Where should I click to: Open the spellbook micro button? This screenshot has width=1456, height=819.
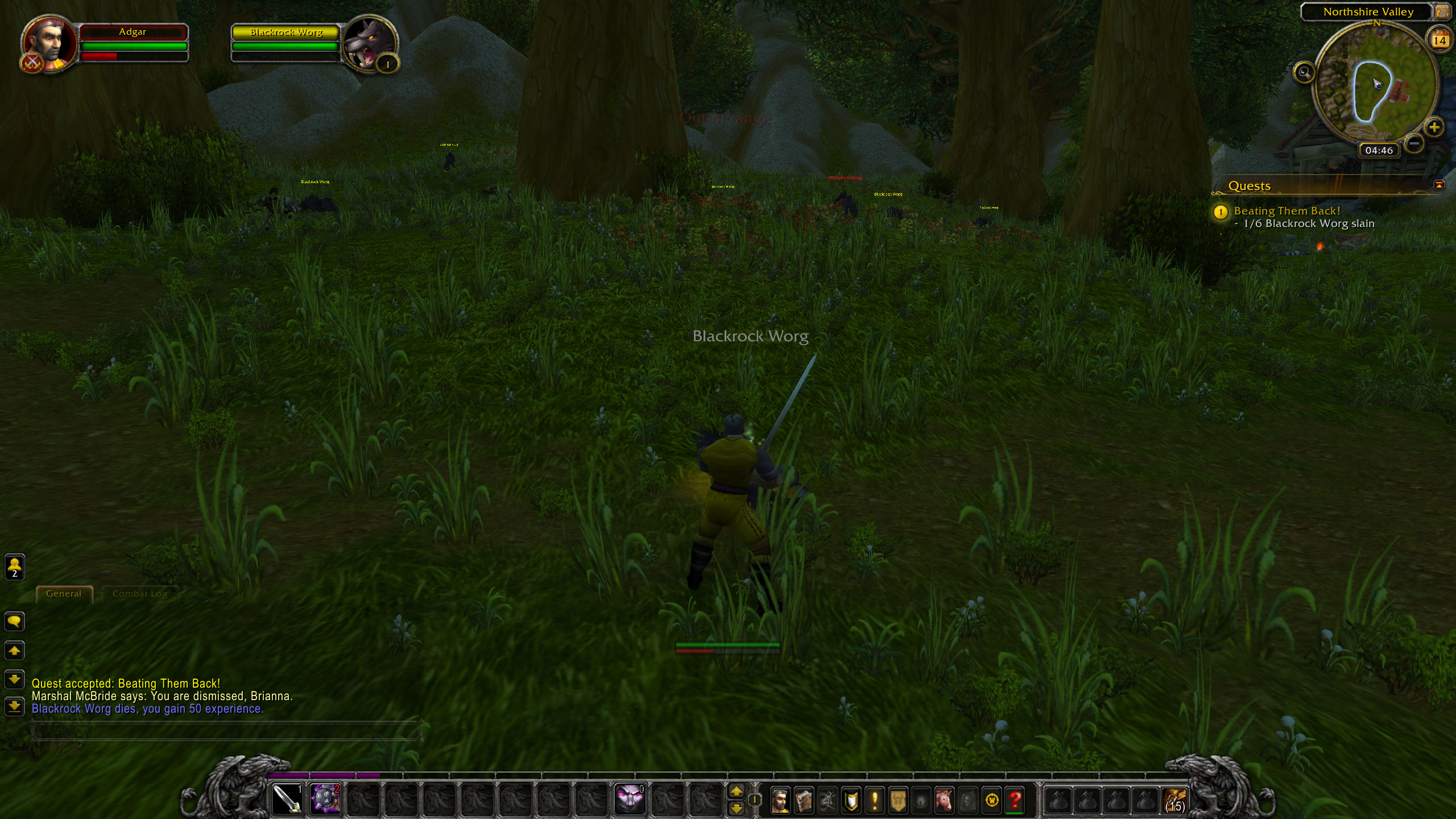(x=804, y=800)
